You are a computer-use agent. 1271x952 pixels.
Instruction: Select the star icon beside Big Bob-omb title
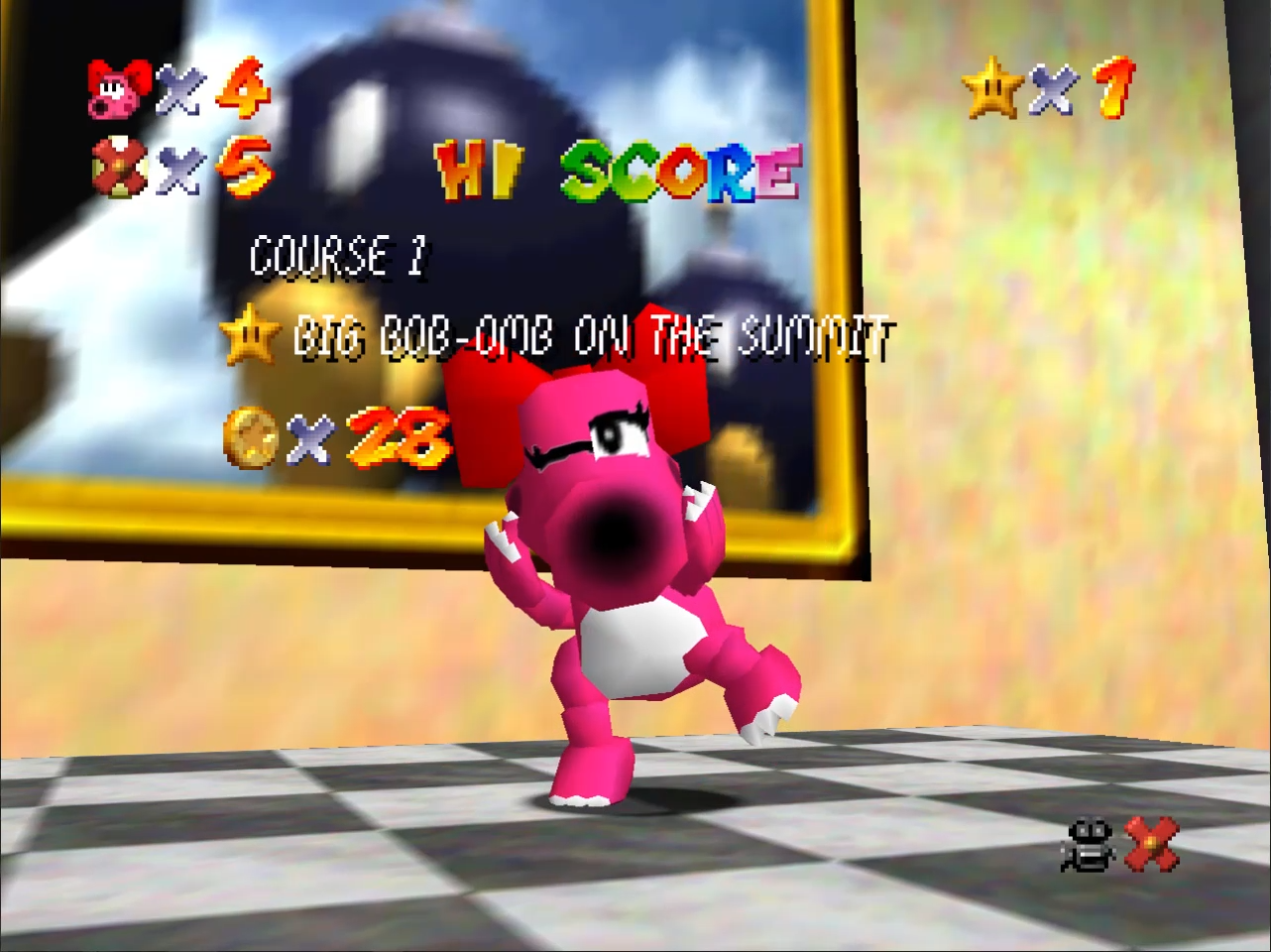[x=253, y=337]
